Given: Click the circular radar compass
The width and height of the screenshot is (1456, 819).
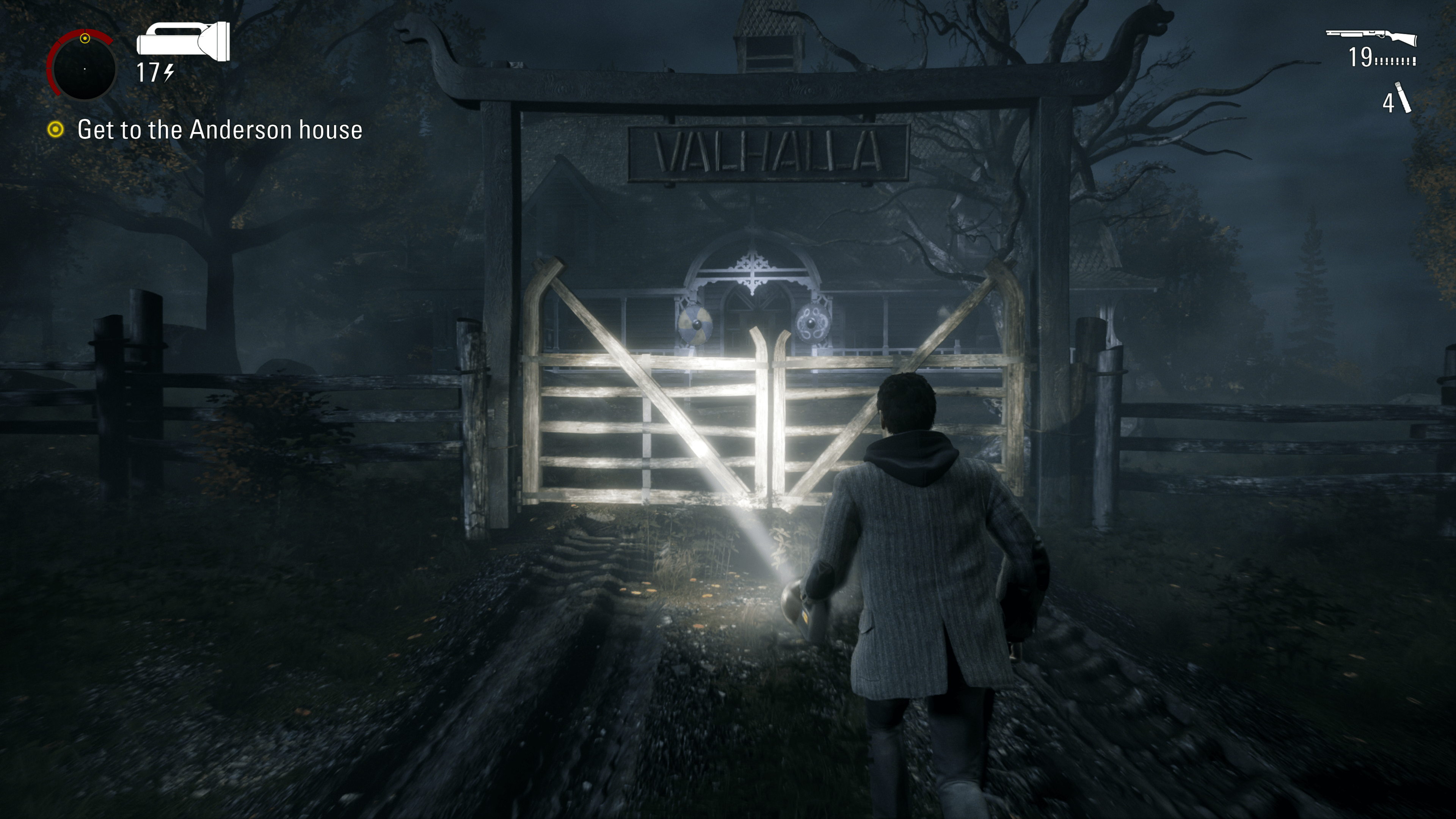Looking at the screenshot, I should pyautogui.click(x=83, y=67).
